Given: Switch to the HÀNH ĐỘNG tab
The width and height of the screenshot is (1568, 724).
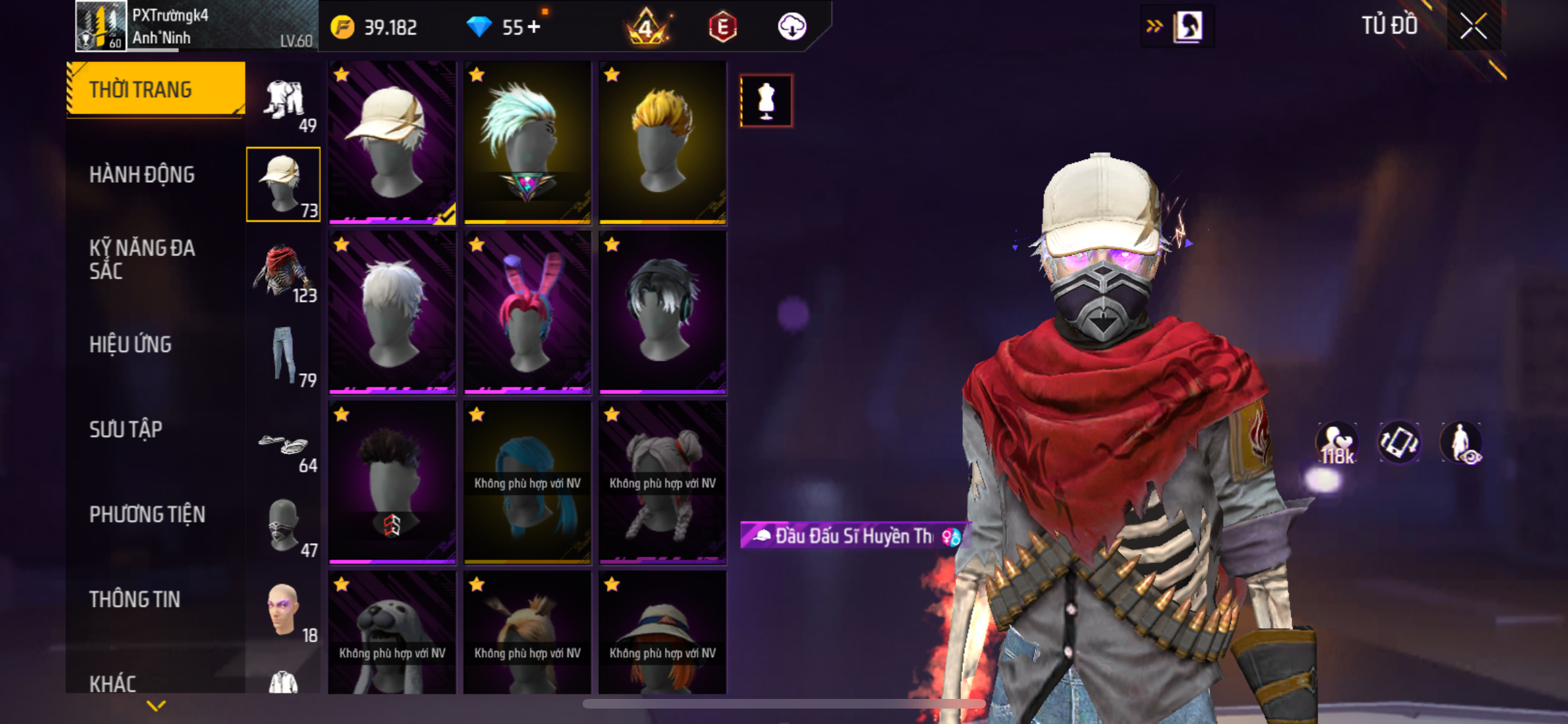Looking at the screenshot, I should click(142, 174).
